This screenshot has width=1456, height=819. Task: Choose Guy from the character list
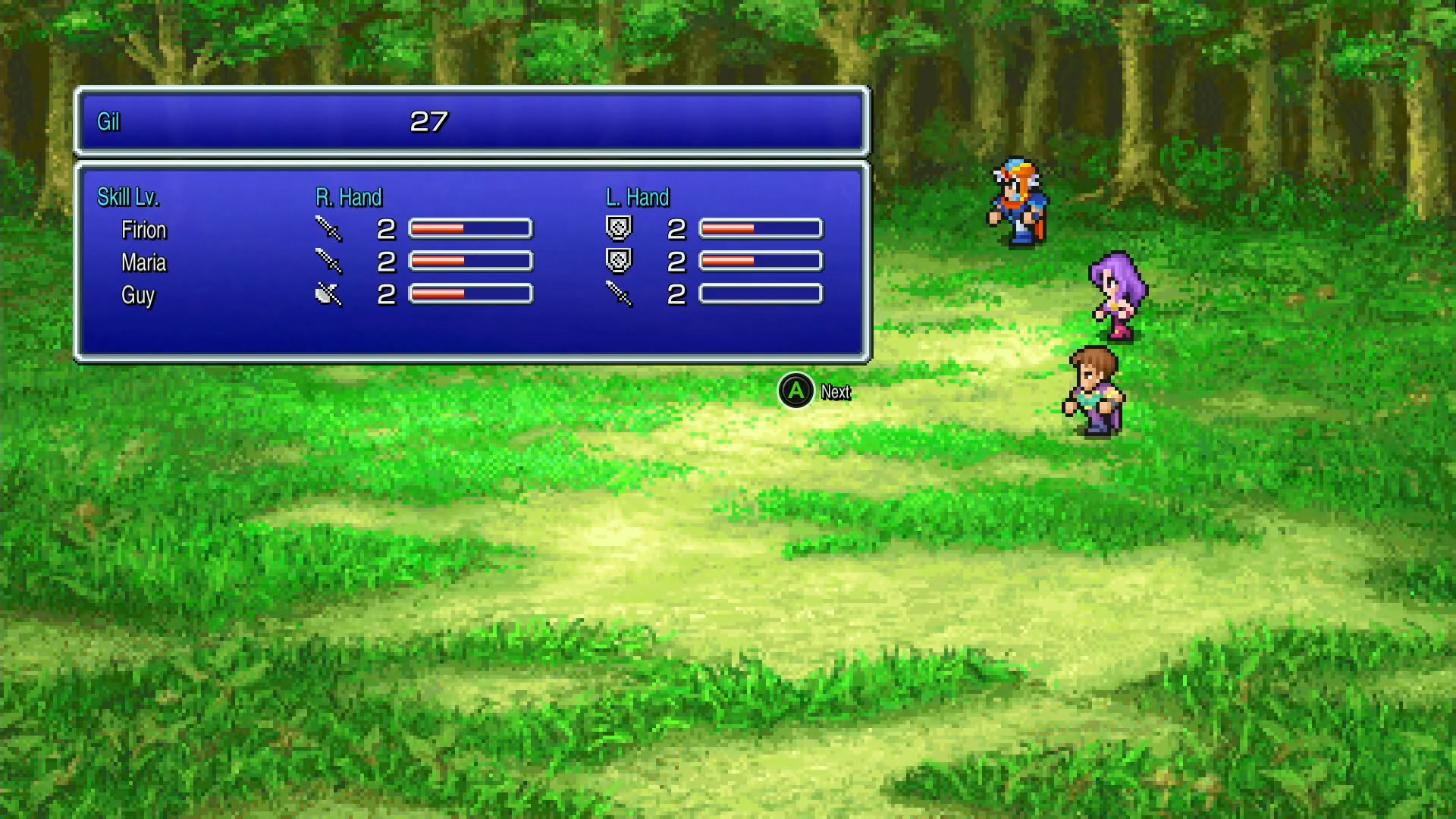pos(138,296)
